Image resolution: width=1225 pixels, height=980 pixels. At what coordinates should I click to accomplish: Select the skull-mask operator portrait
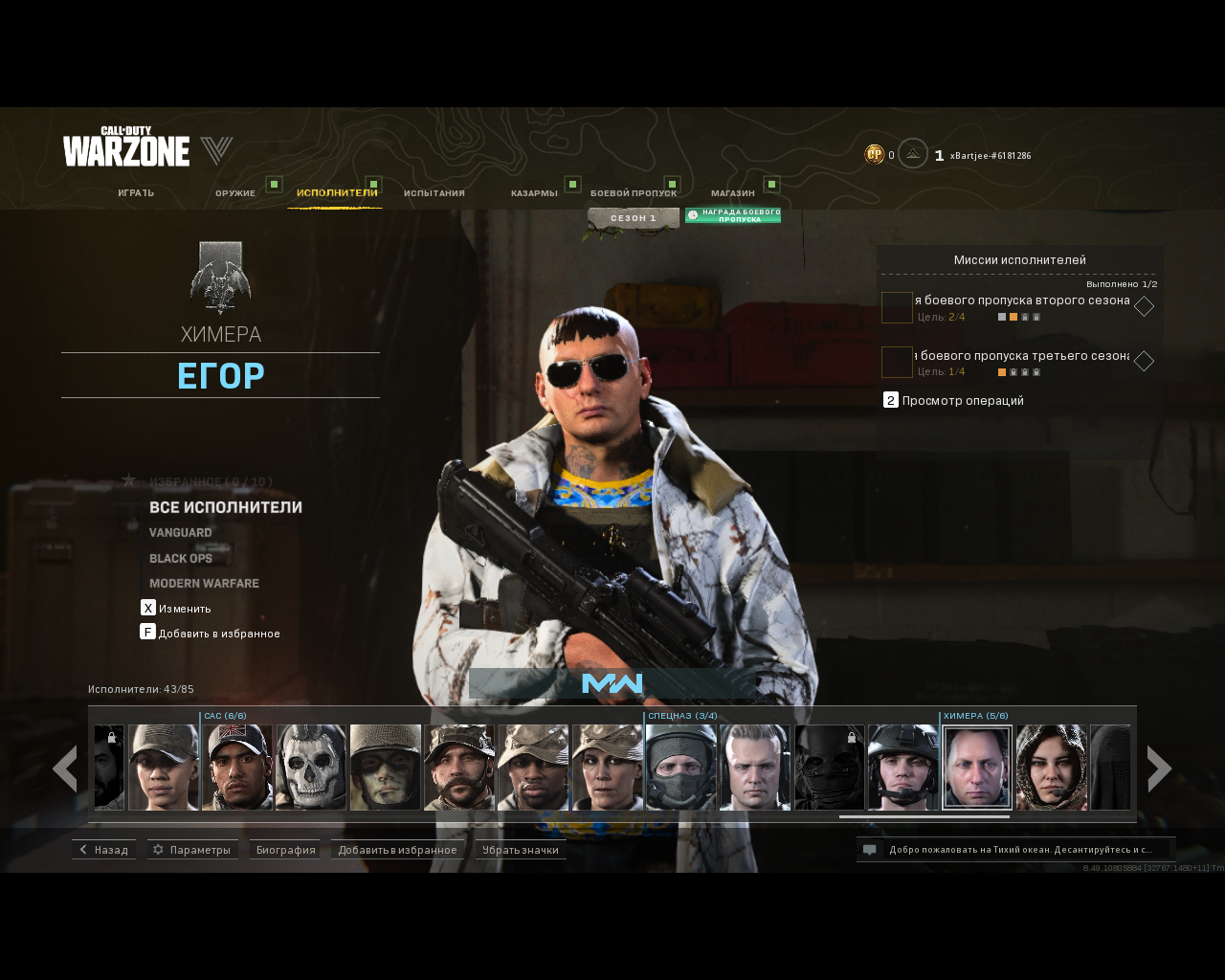tap(311, 767)
